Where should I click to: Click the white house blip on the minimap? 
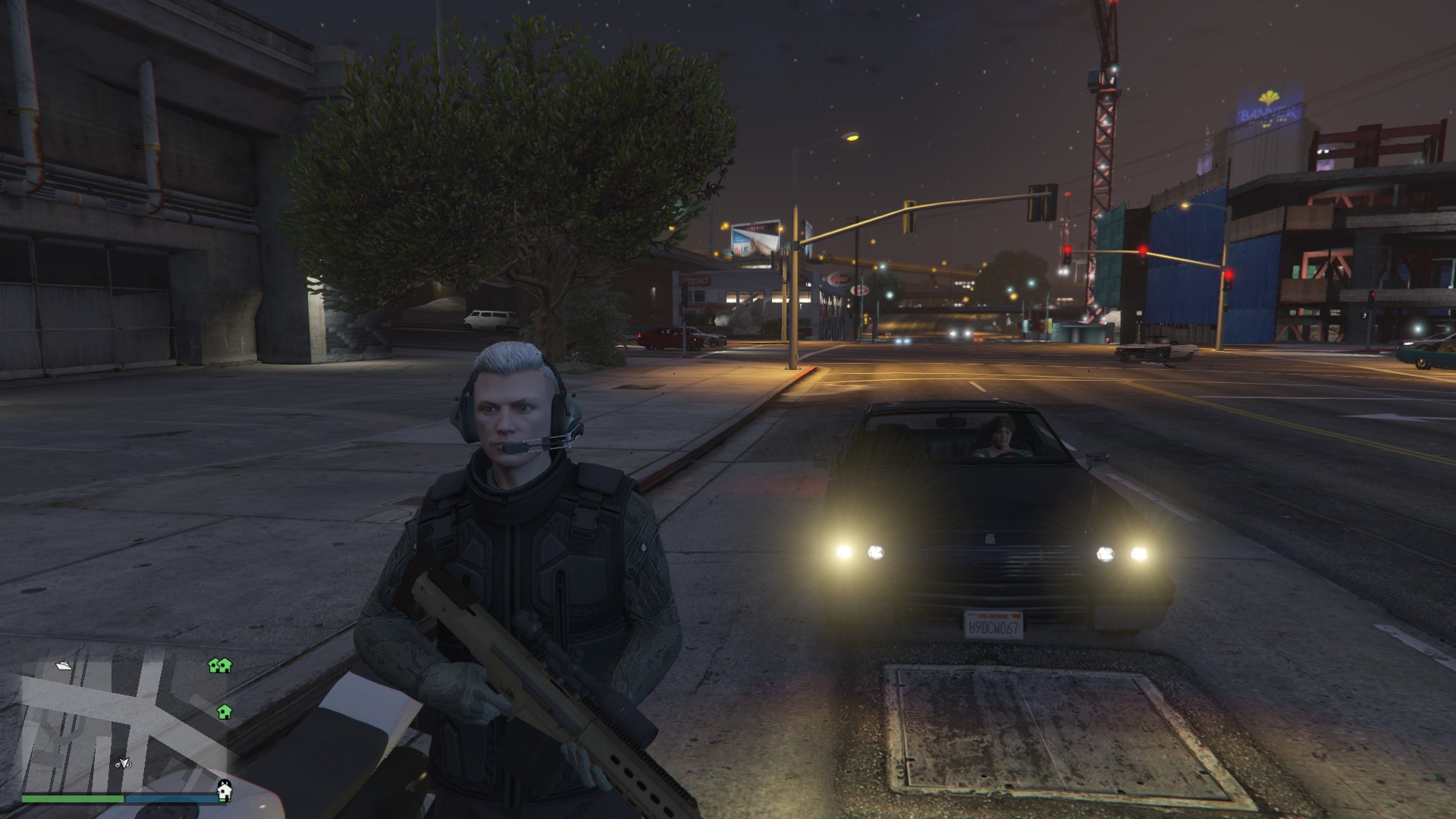(x=224, y=790)
